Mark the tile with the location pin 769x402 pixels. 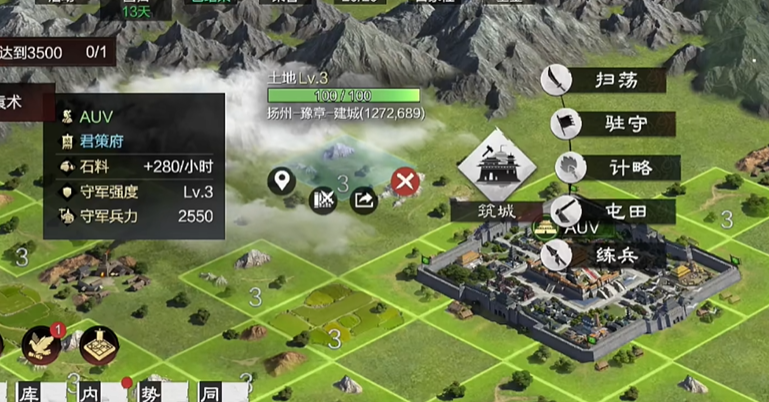tap(282, 181)
